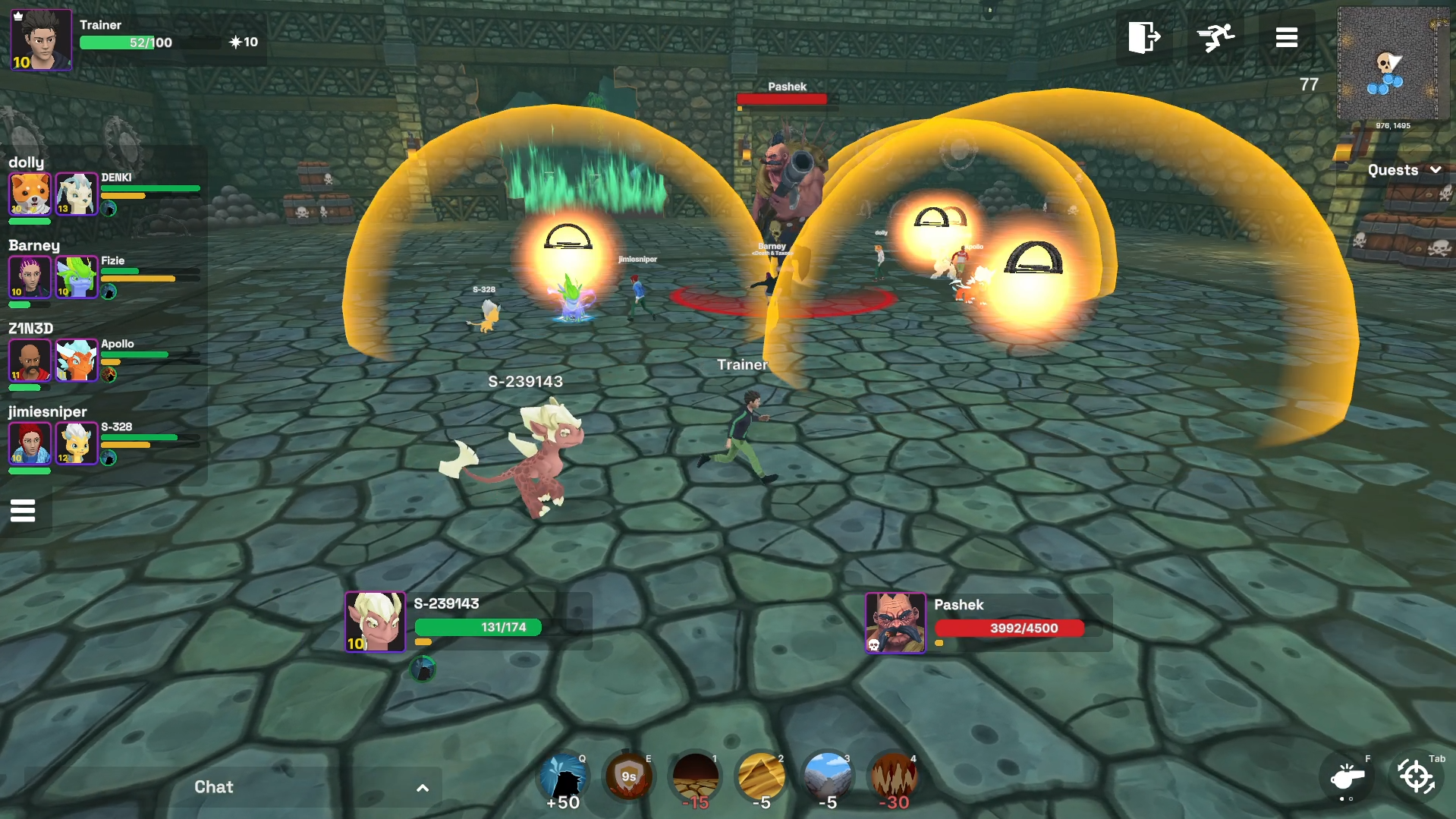The height and width of the screenshot is (819, 1456).
Task: Click the Pashek boss target portrait
Action: point(895,622)
